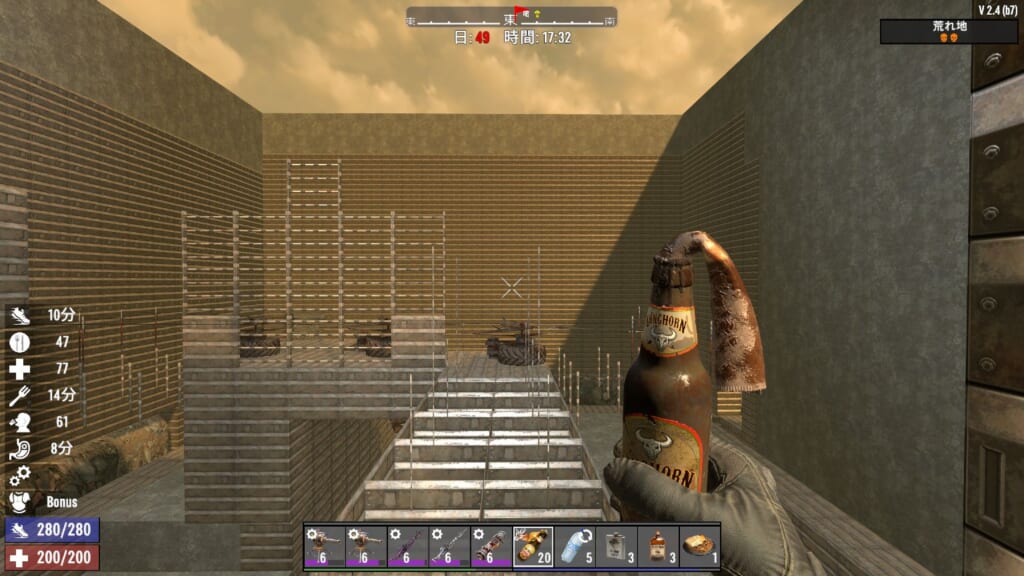Select the purple rifle hotbar slot
The image size is (1024, 576).
click(407, 547)
